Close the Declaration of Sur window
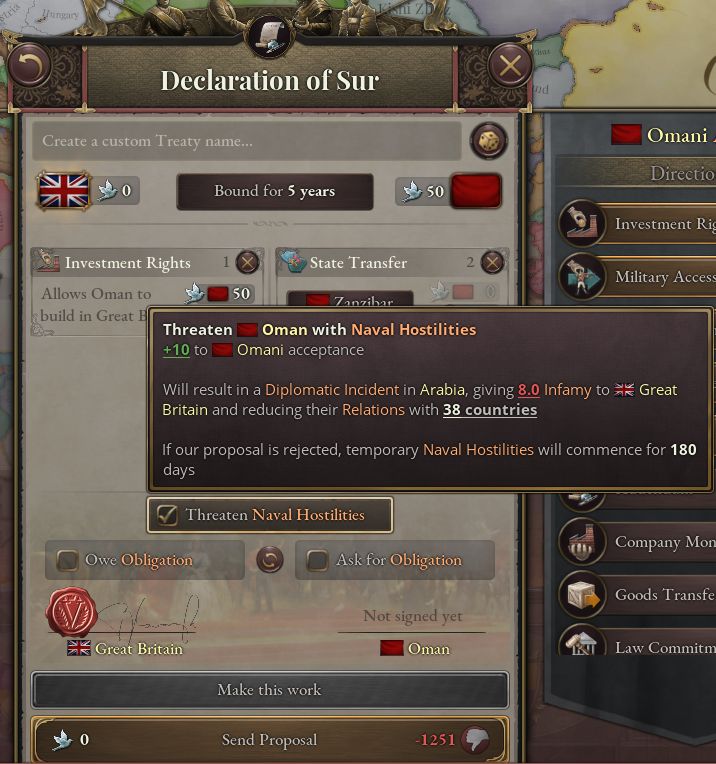Image resolution: width=716 pixels, height=764 pixels. tap(510, 67)
